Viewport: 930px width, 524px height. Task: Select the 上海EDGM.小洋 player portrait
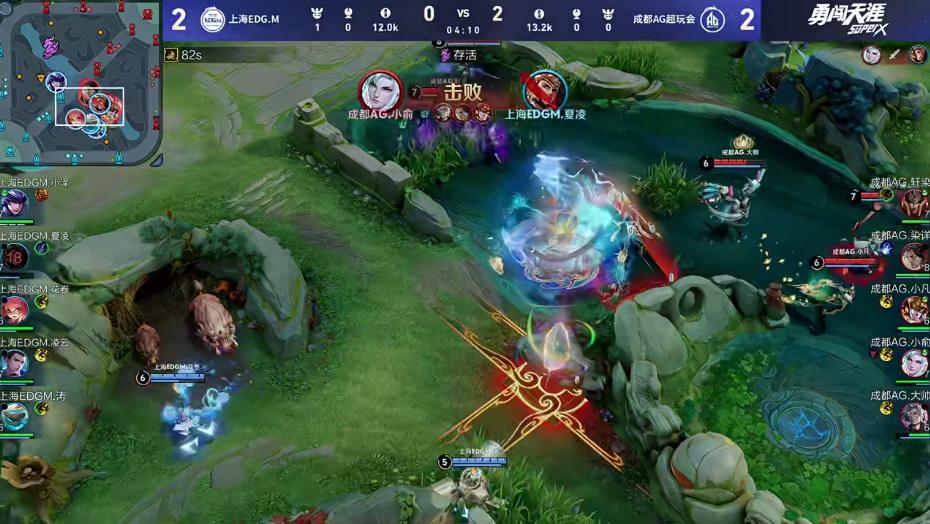coord(14,203)
